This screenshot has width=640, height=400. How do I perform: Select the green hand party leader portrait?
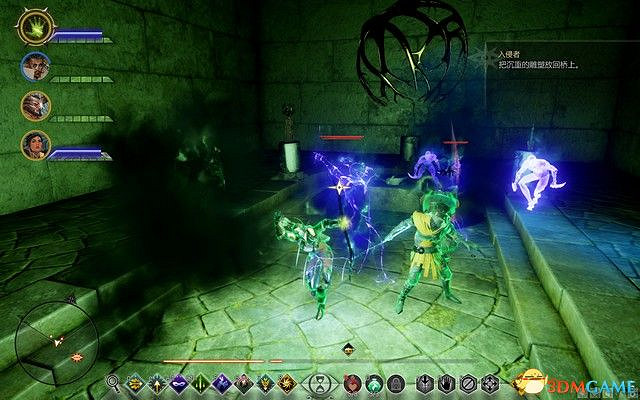[x=34, y=30]
